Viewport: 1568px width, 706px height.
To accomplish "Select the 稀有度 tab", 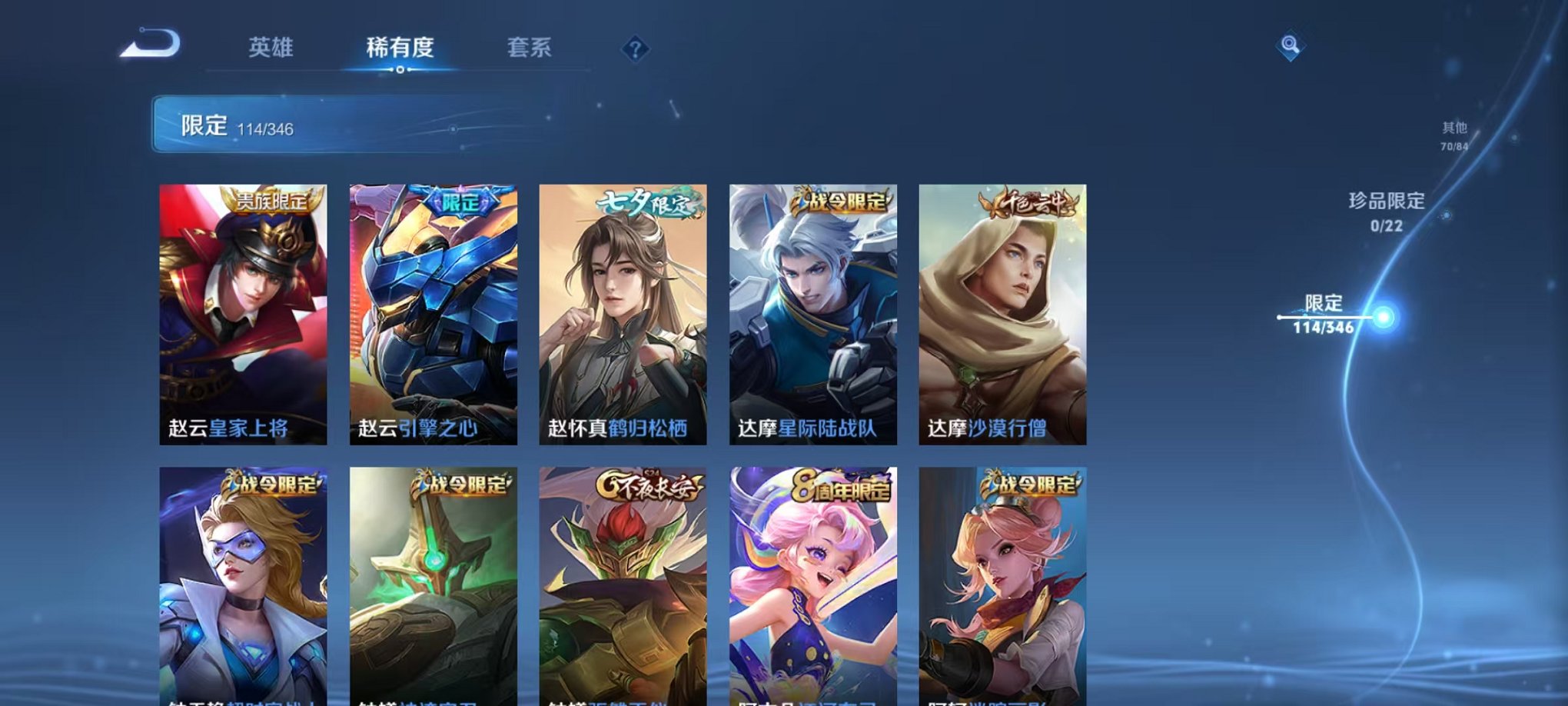I will coord(398,46).
